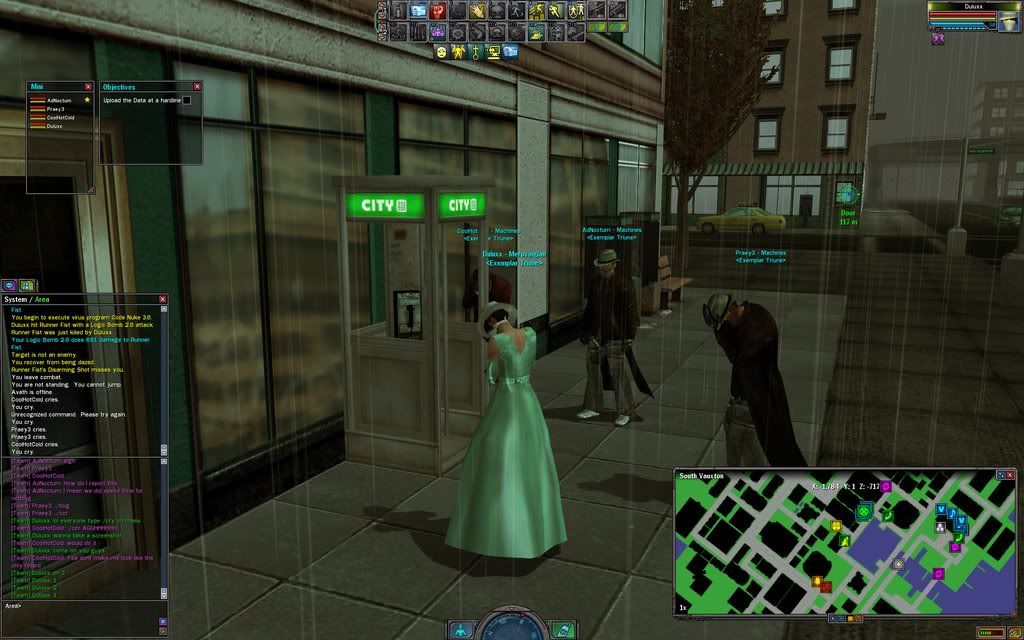Close the System / Area chat window

163,299
